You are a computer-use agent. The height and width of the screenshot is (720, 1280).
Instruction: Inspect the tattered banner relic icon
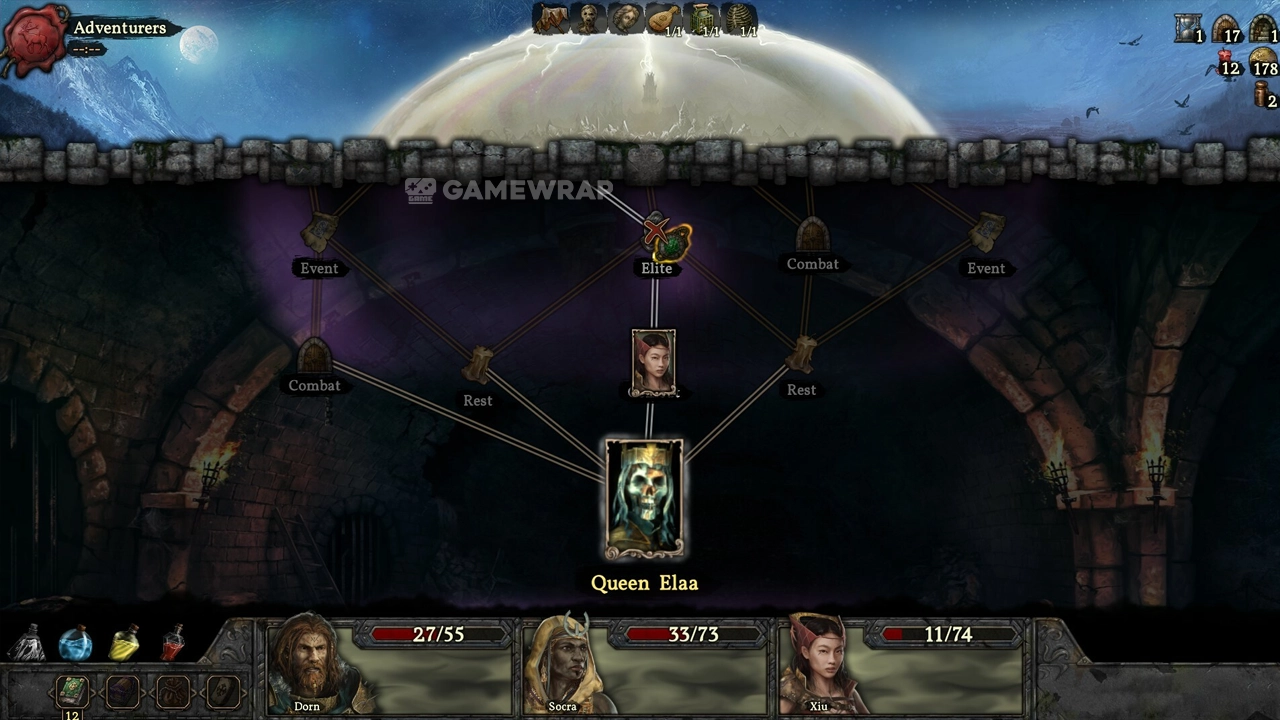coord(550,18)
